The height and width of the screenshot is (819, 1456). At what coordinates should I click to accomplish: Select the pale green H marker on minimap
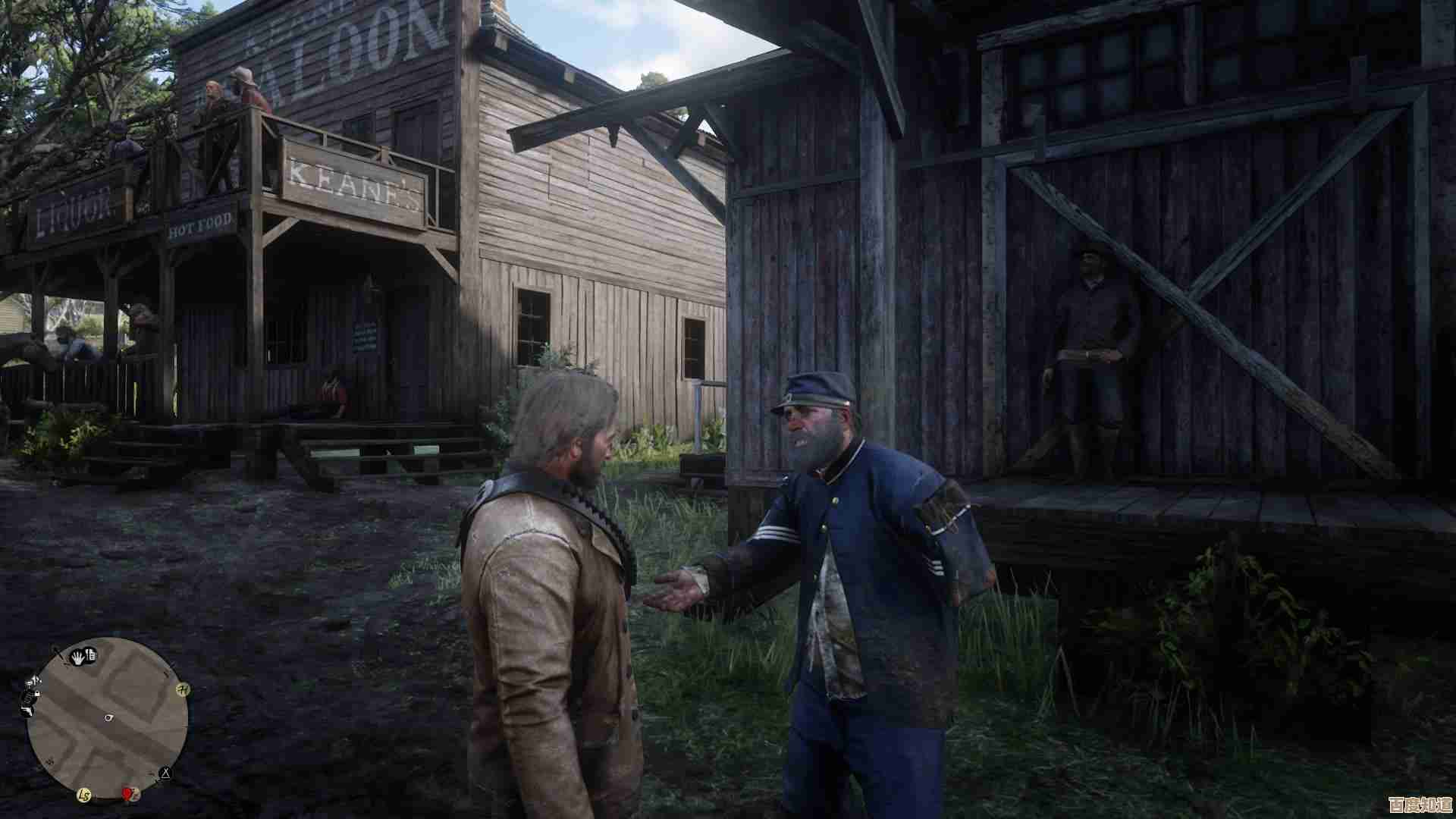point(182,689)
